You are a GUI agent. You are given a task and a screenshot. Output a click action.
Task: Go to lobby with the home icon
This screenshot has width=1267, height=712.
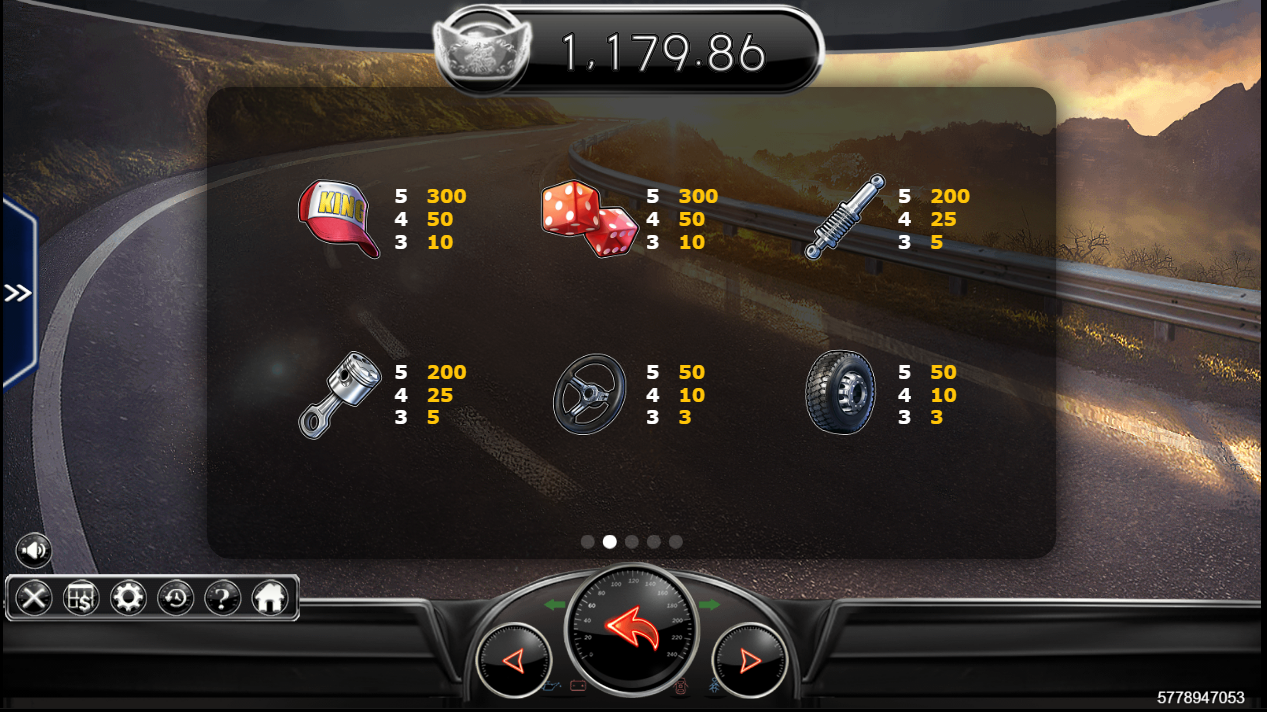click(270, 598)
